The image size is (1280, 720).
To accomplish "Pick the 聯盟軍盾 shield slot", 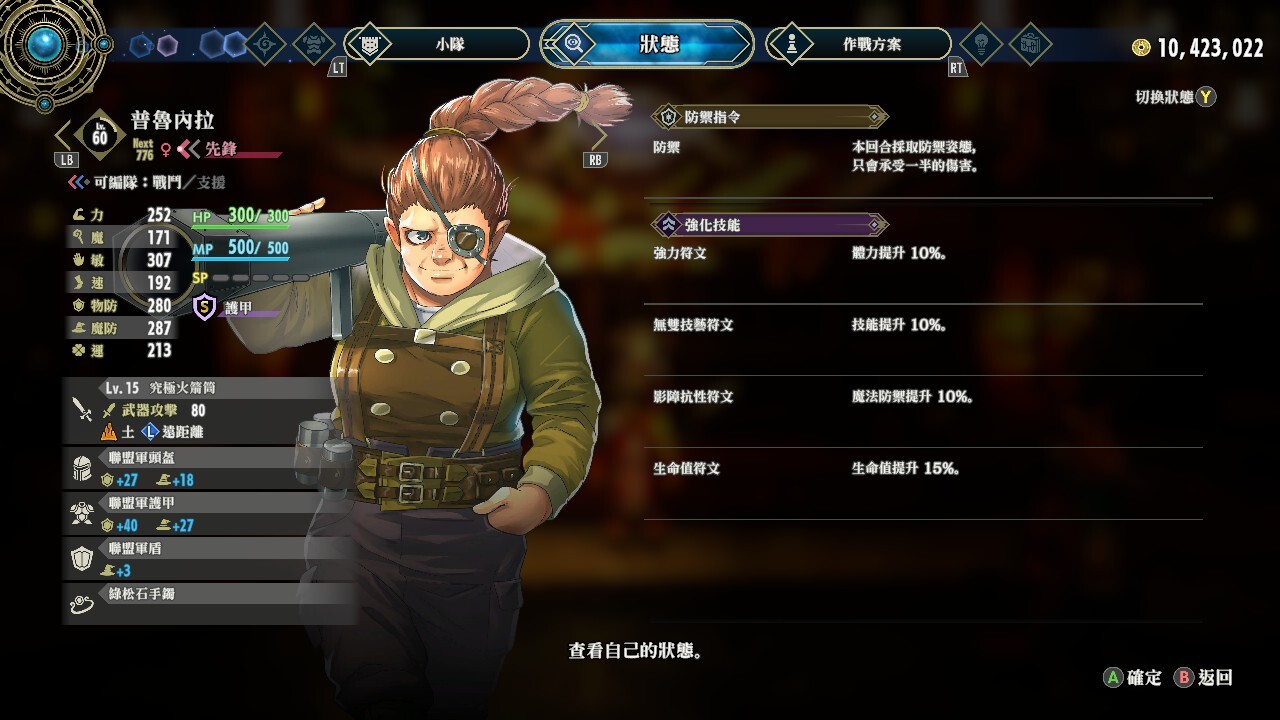I will tap(200, 559).
